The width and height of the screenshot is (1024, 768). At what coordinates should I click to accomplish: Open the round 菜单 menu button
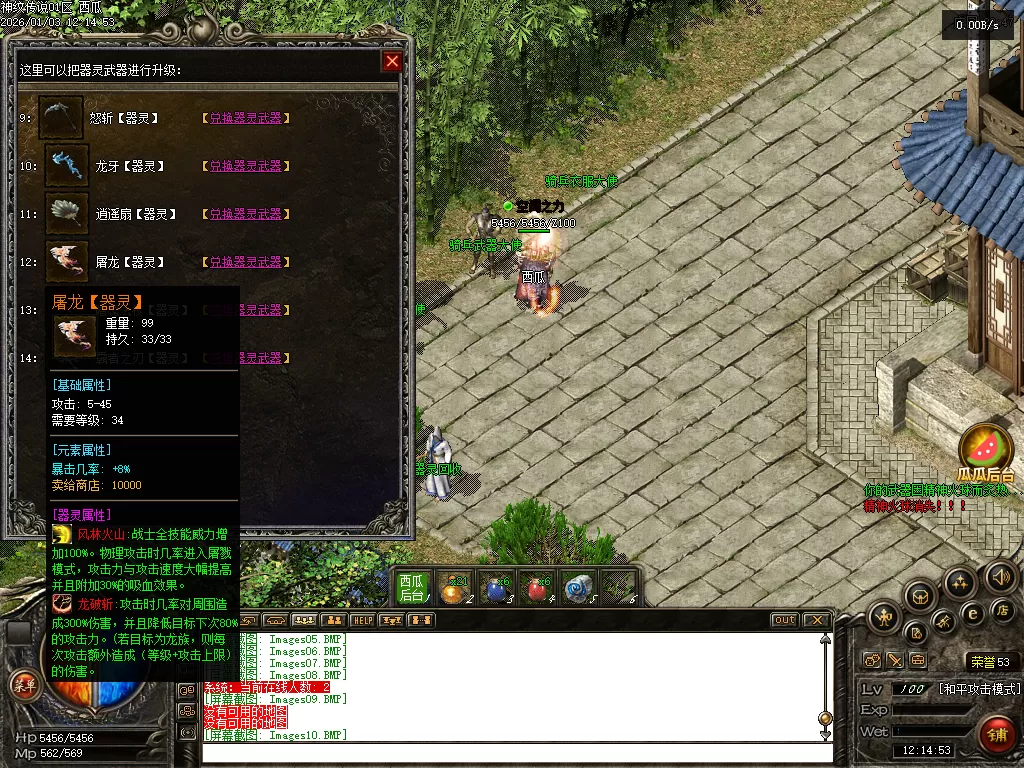pos(23,685)
